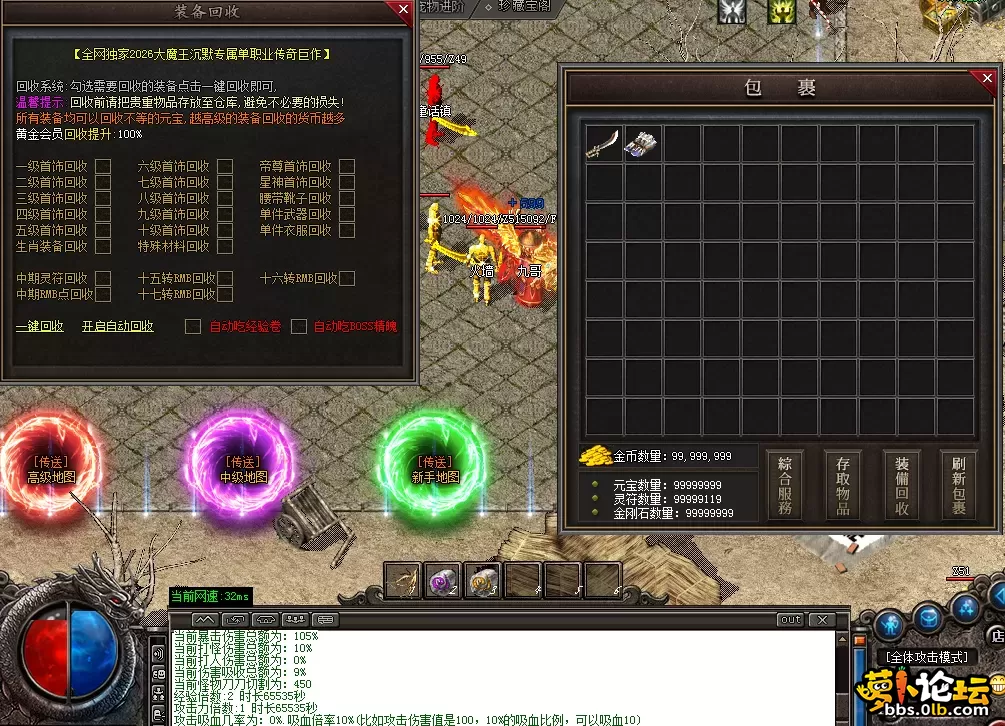Toggle the 单件武器回收 checkbox
The image size is (1005, 726).
click(347, 215)
